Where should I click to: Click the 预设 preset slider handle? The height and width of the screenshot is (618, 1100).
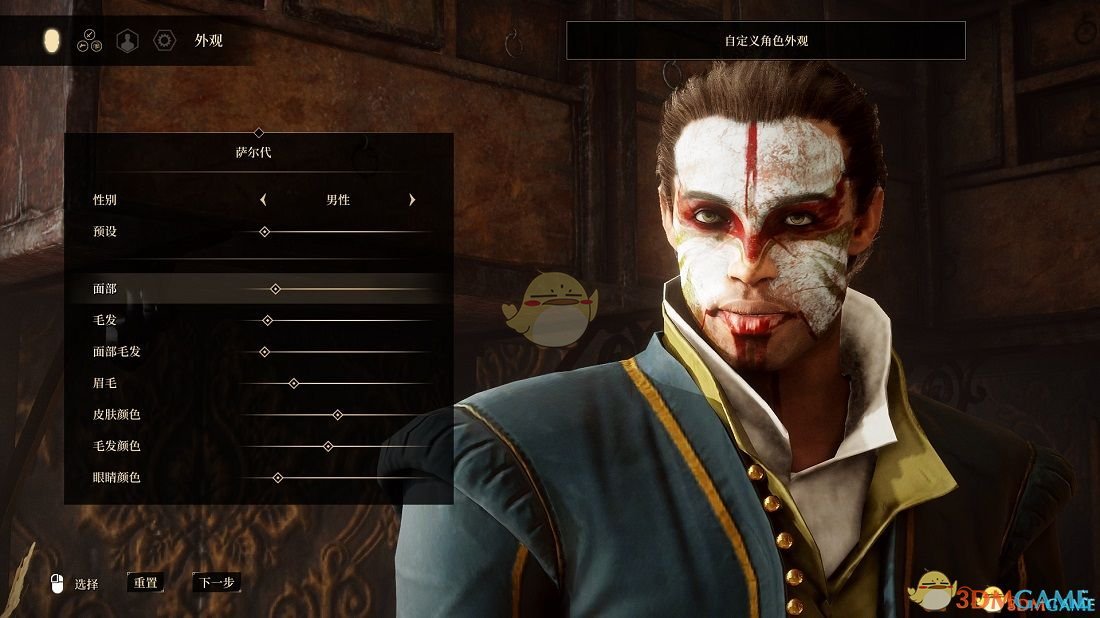[x=264, y=231]
